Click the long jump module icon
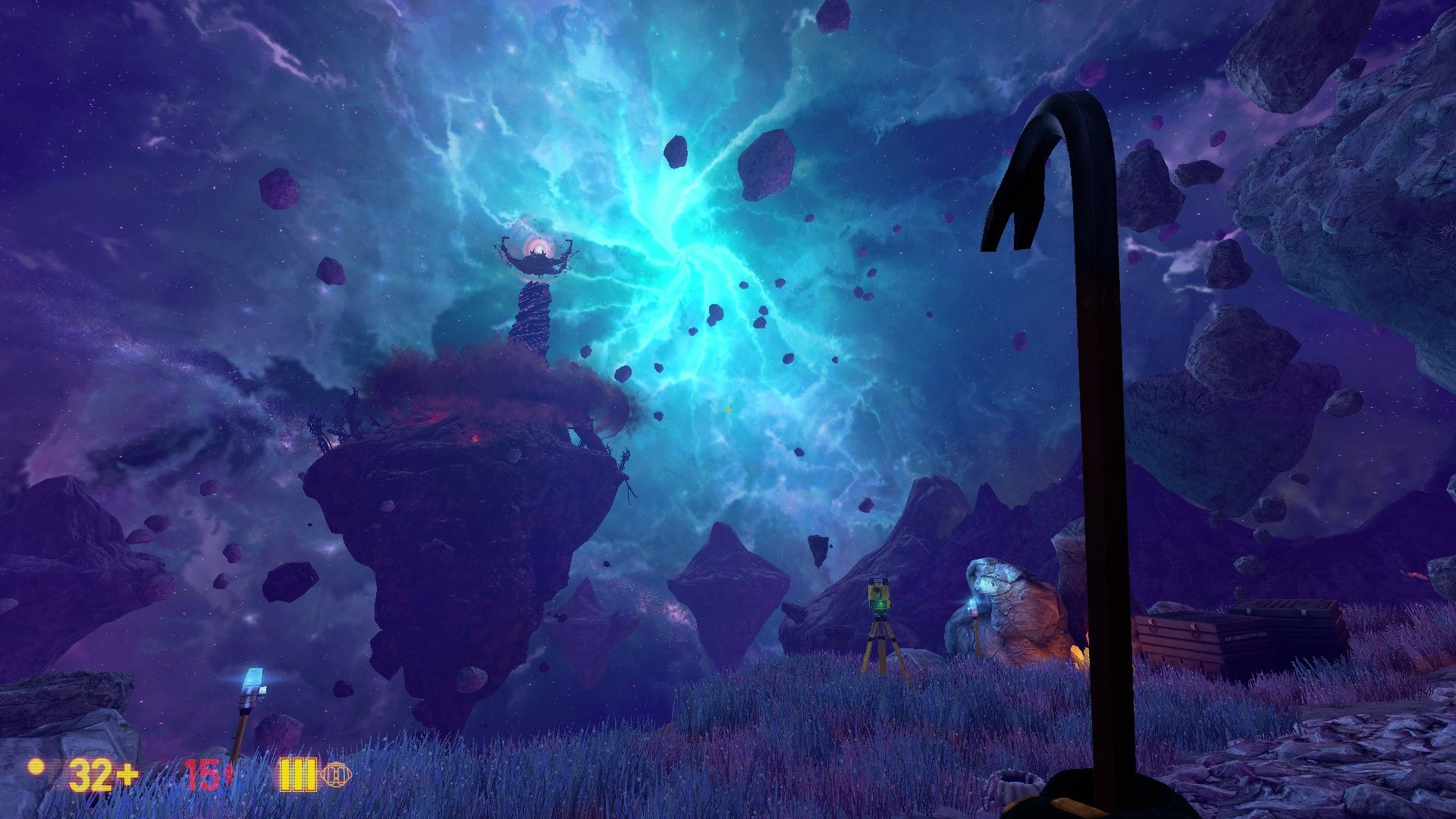Viewport: 1456px width, 819px height. (336, 774)
